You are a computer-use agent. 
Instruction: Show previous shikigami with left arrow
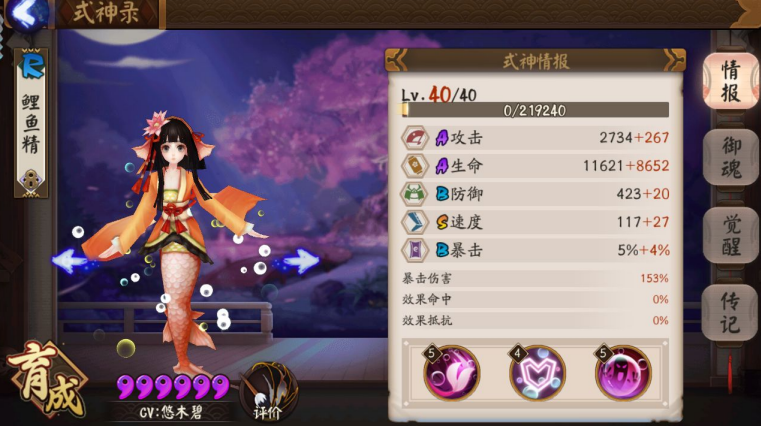pyautogui.click(x=71, y=261)
